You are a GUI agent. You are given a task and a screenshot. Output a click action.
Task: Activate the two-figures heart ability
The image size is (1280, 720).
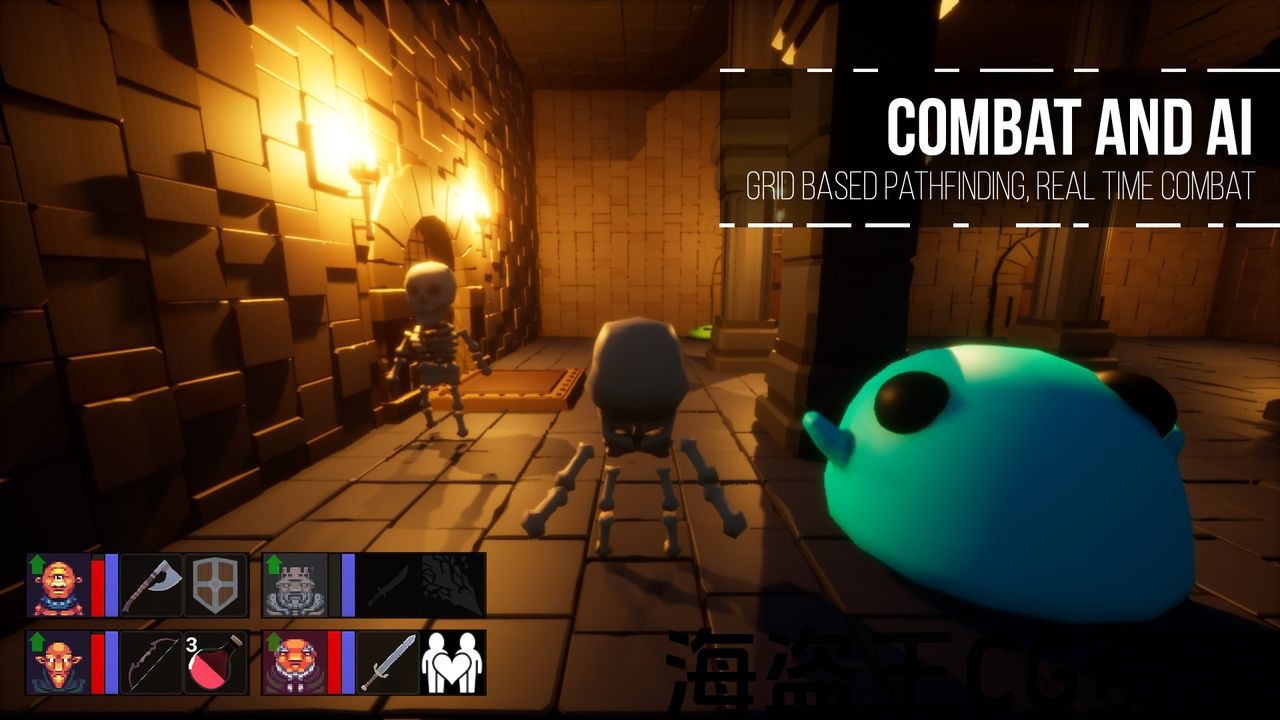[x=452, y=662]
